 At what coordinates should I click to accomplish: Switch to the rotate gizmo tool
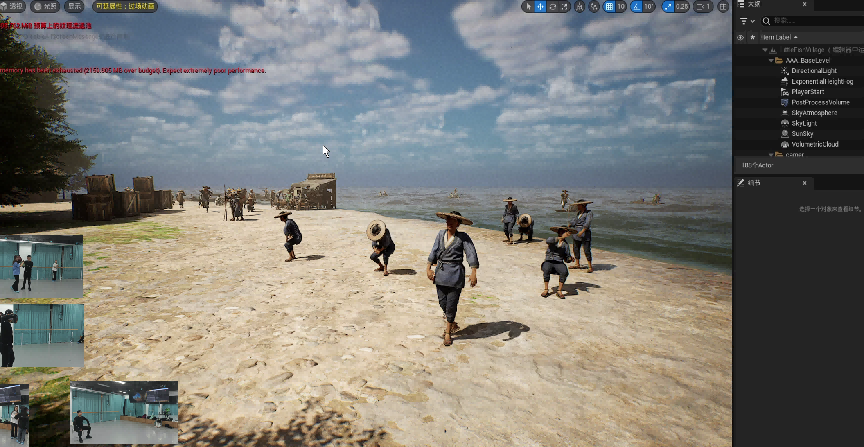[x=553, y=6]
